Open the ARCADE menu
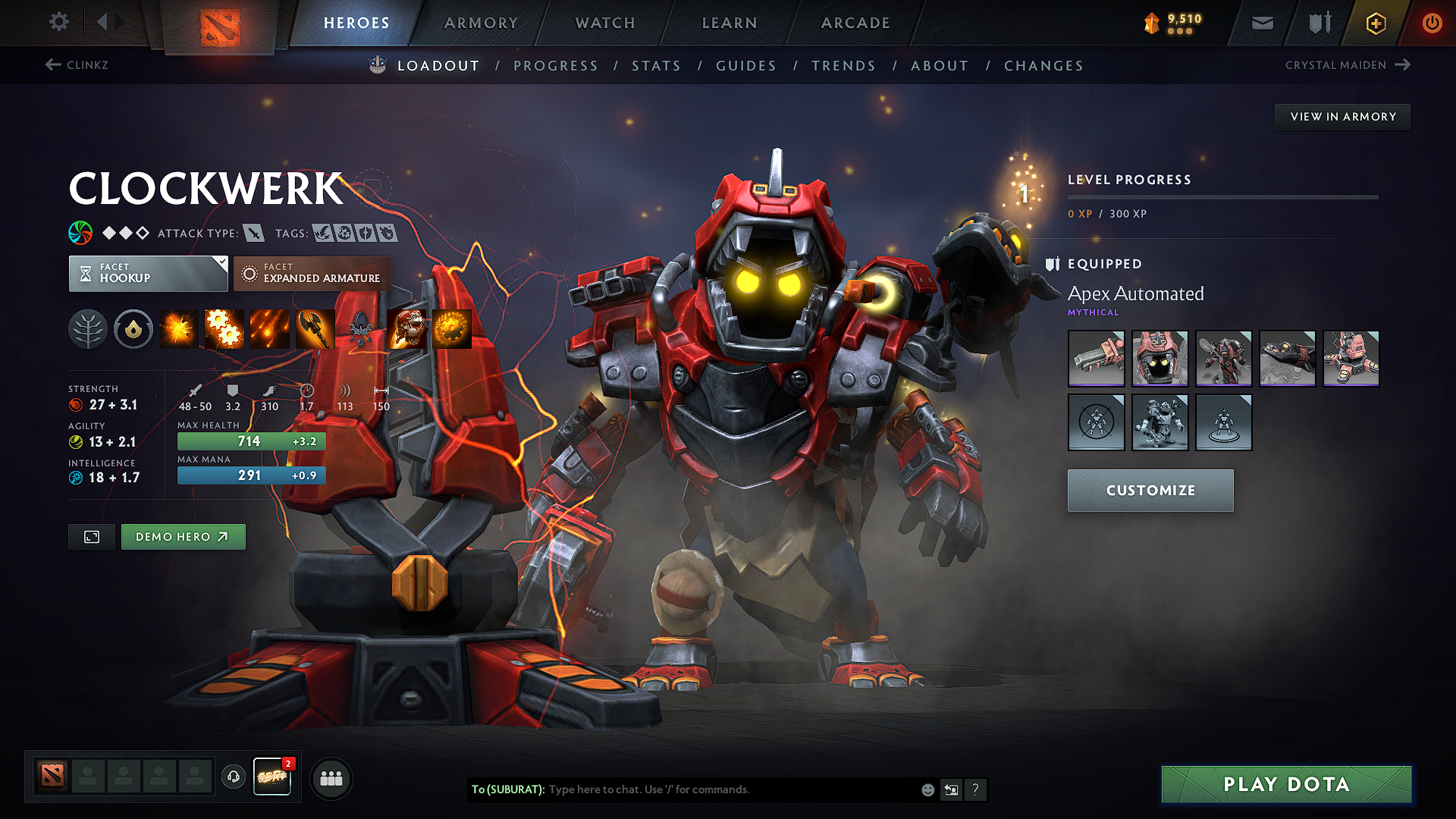 [x=855, y=23]
